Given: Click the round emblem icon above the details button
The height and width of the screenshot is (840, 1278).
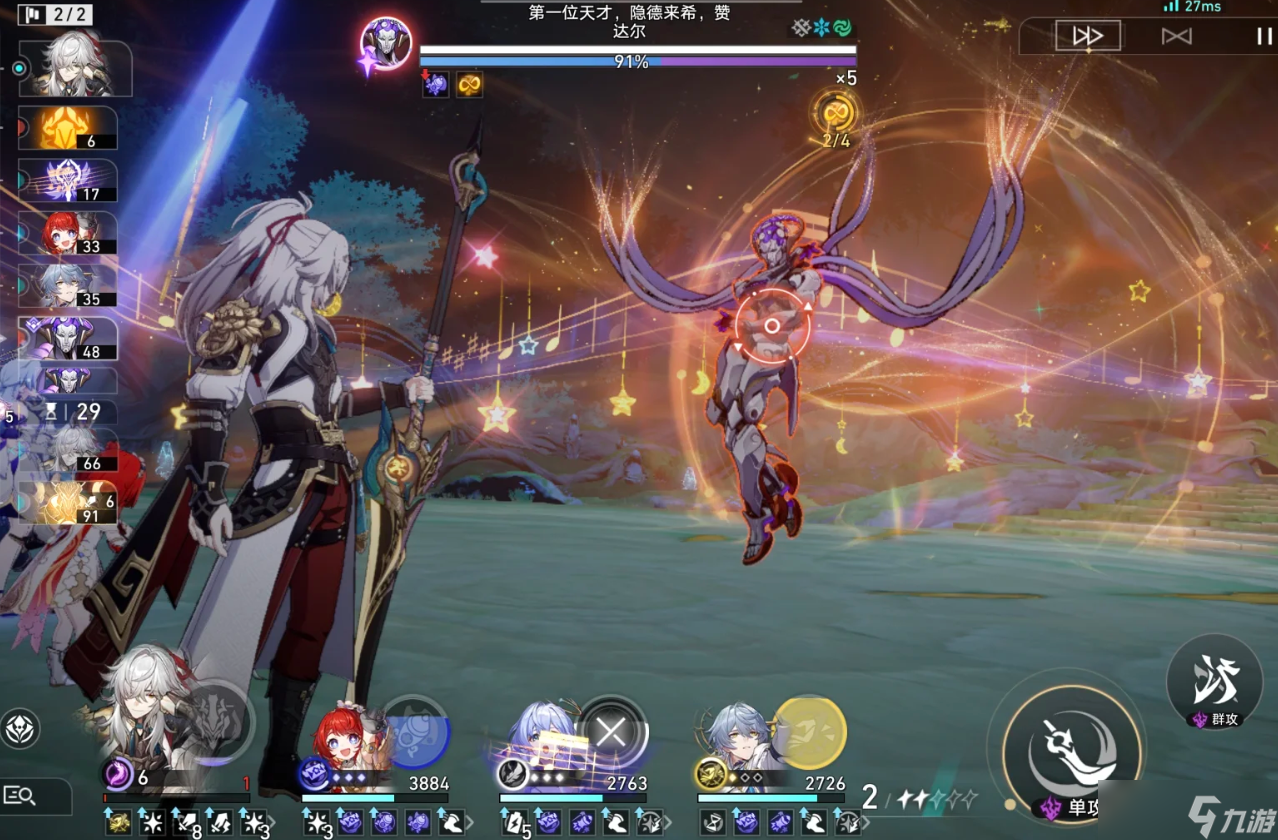Looking at the screenshot, I should coord(21,729).
